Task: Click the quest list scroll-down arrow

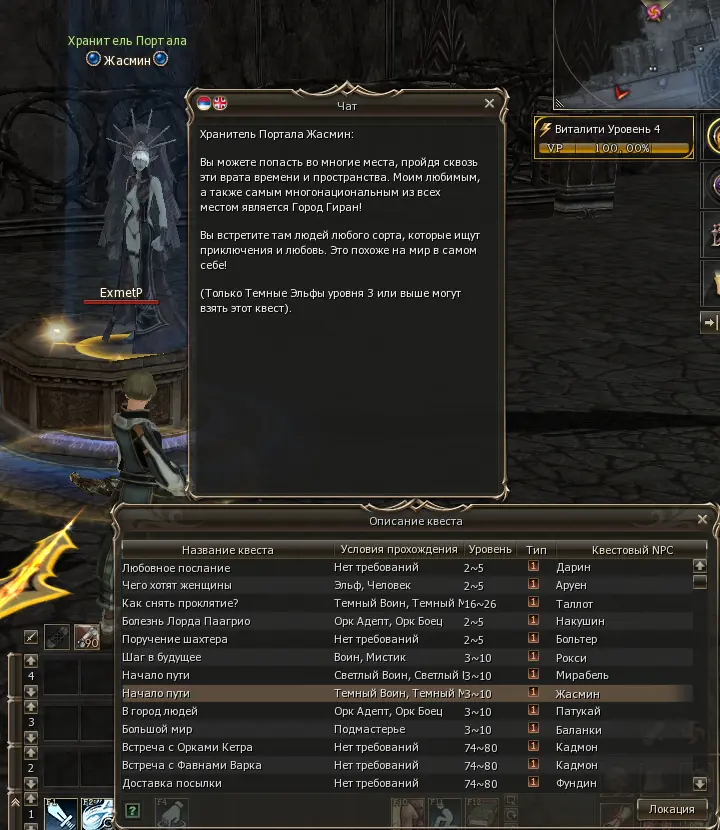Action: tap(700, 784)
